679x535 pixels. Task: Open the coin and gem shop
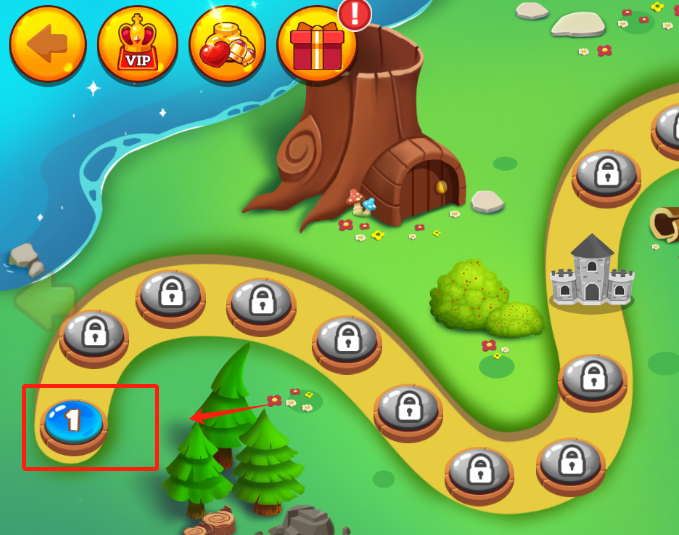[227, 44]
